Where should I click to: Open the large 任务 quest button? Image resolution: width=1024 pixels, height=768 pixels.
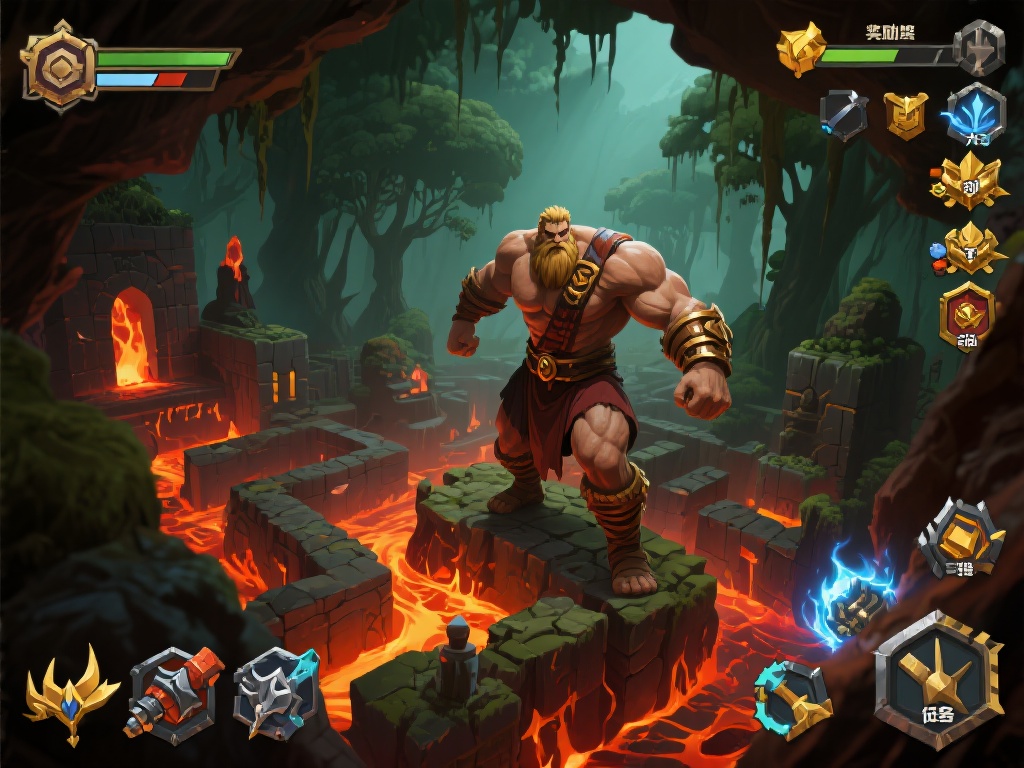click(x=938, y=680)
